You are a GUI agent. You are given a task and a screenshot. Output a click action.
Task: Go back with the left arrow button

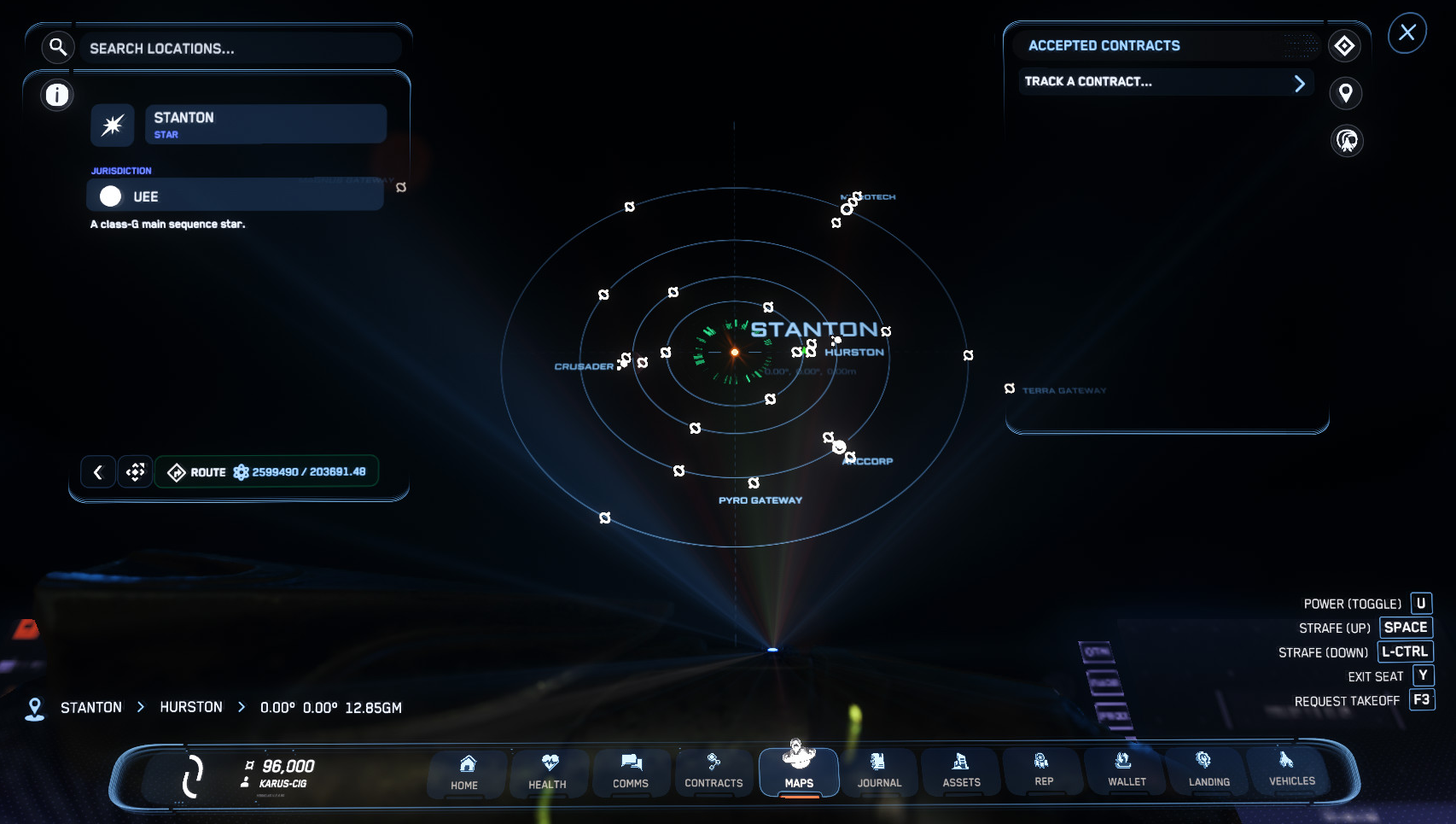click(x=98, y=472)
